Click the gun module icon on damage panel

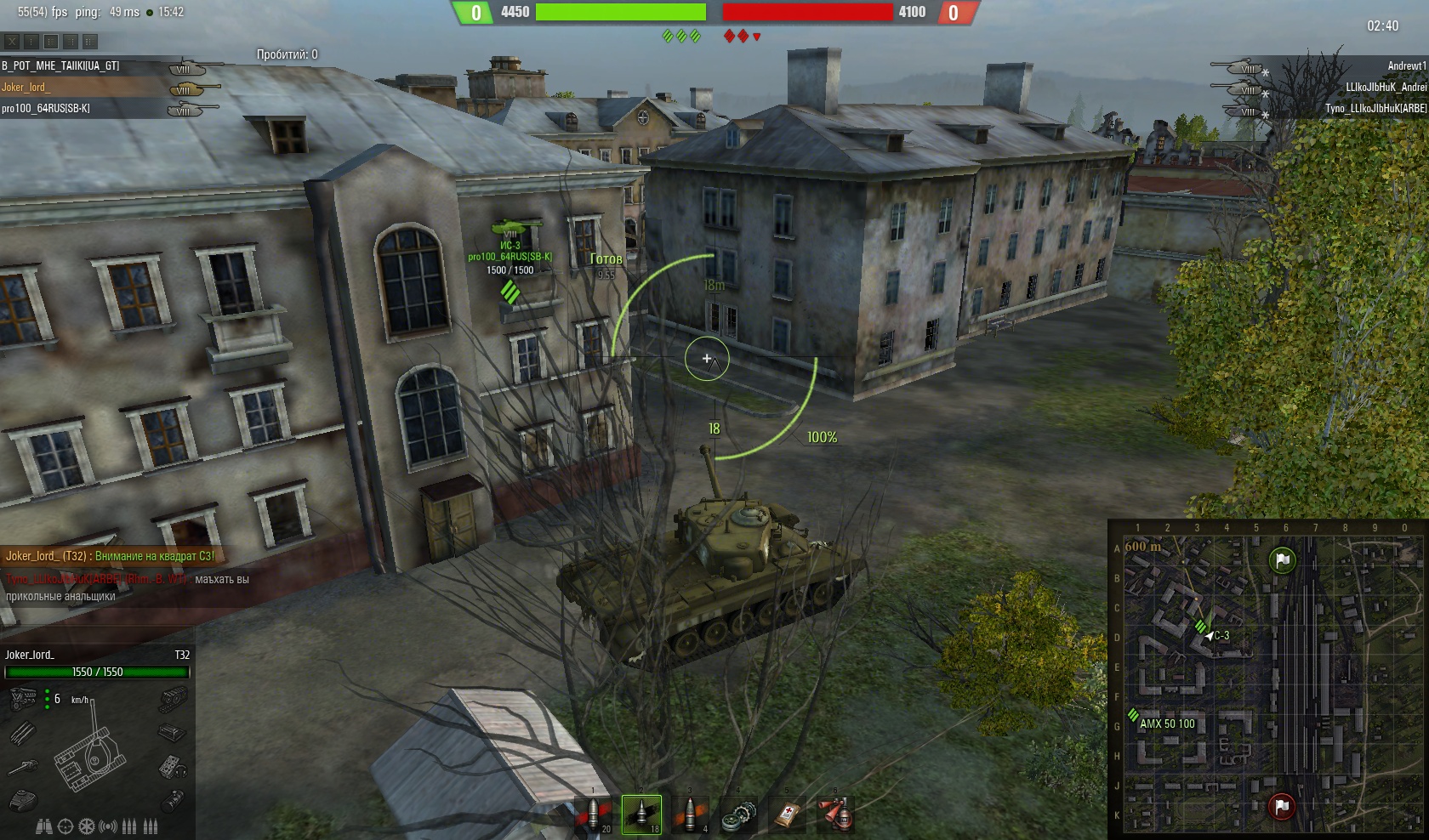[x=23, y=767]
